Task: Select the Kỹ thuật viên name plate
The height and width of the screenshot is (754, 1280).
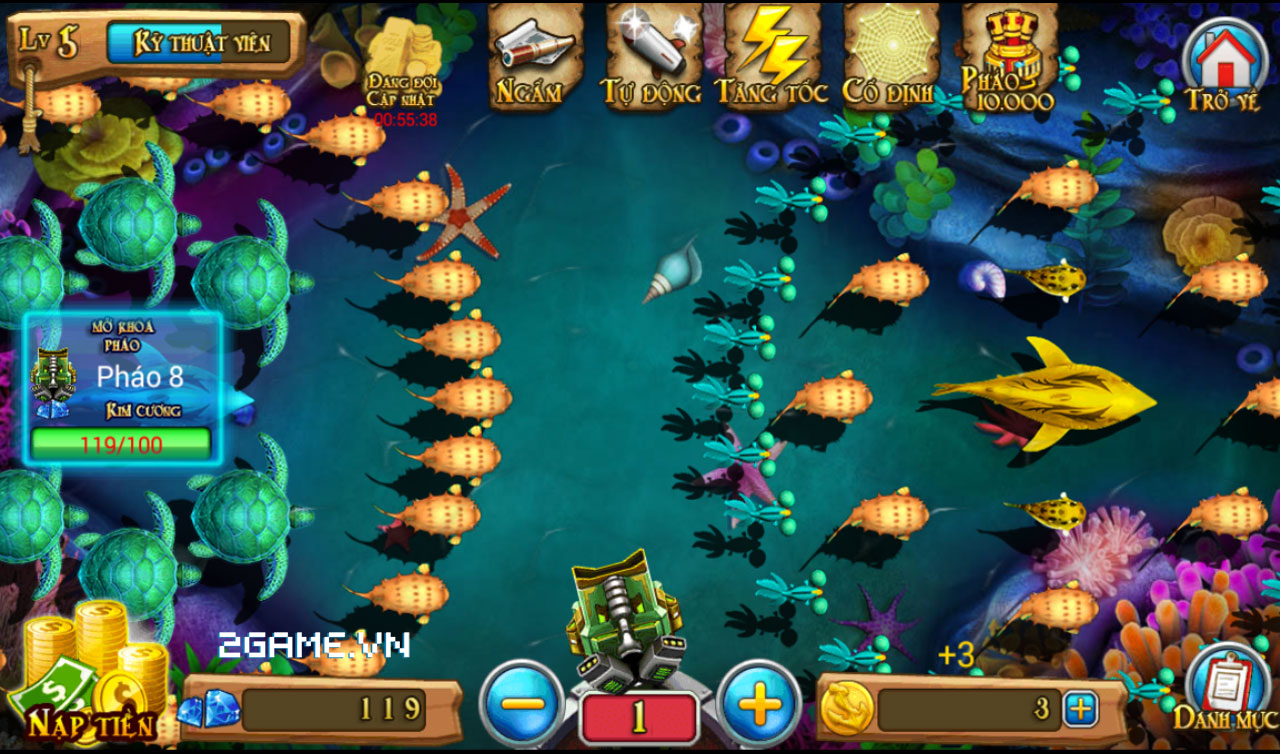Action: point(200,40)
